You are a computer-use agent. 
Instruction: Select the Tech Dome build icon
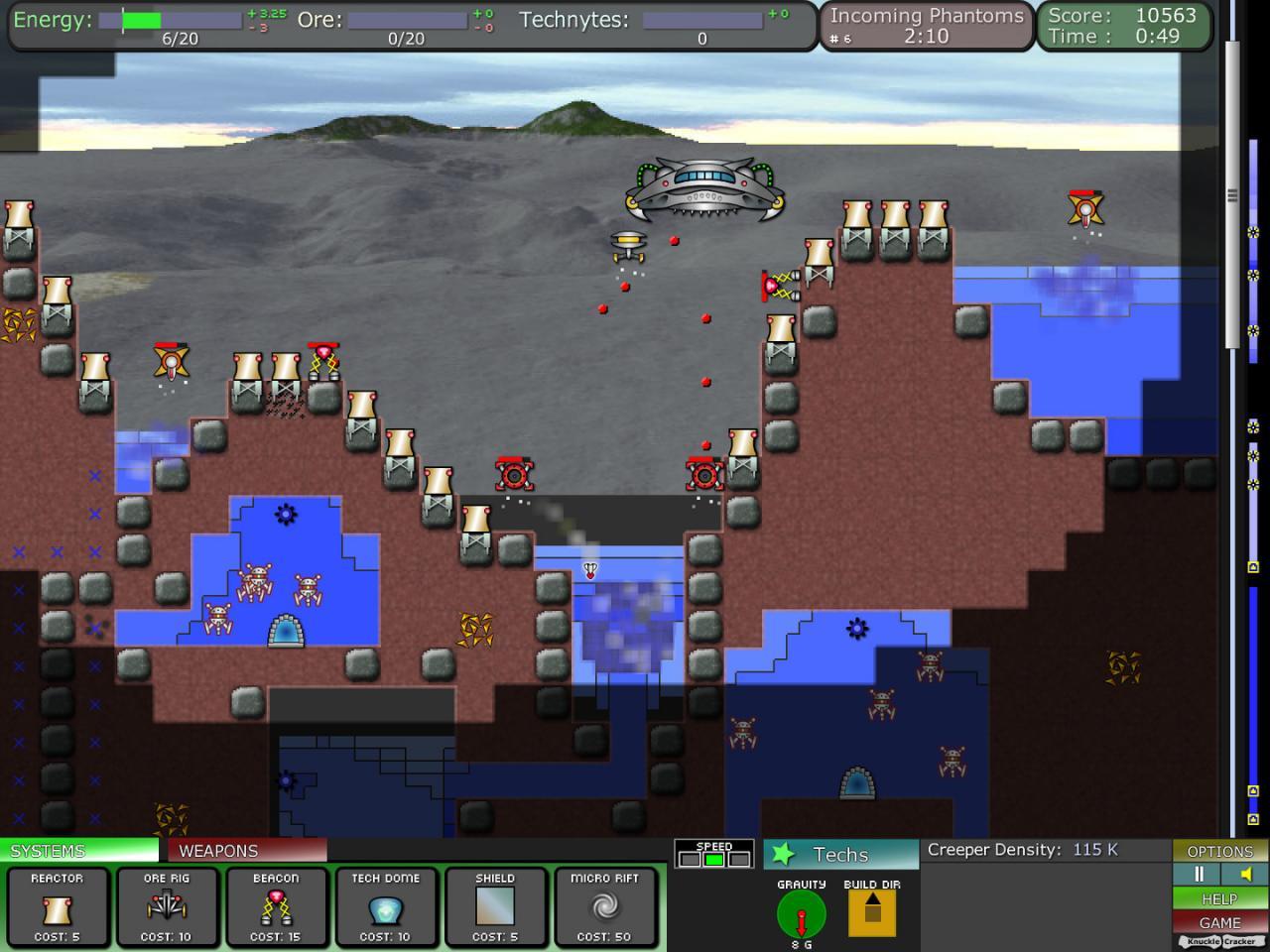click(x=386, y=907)
